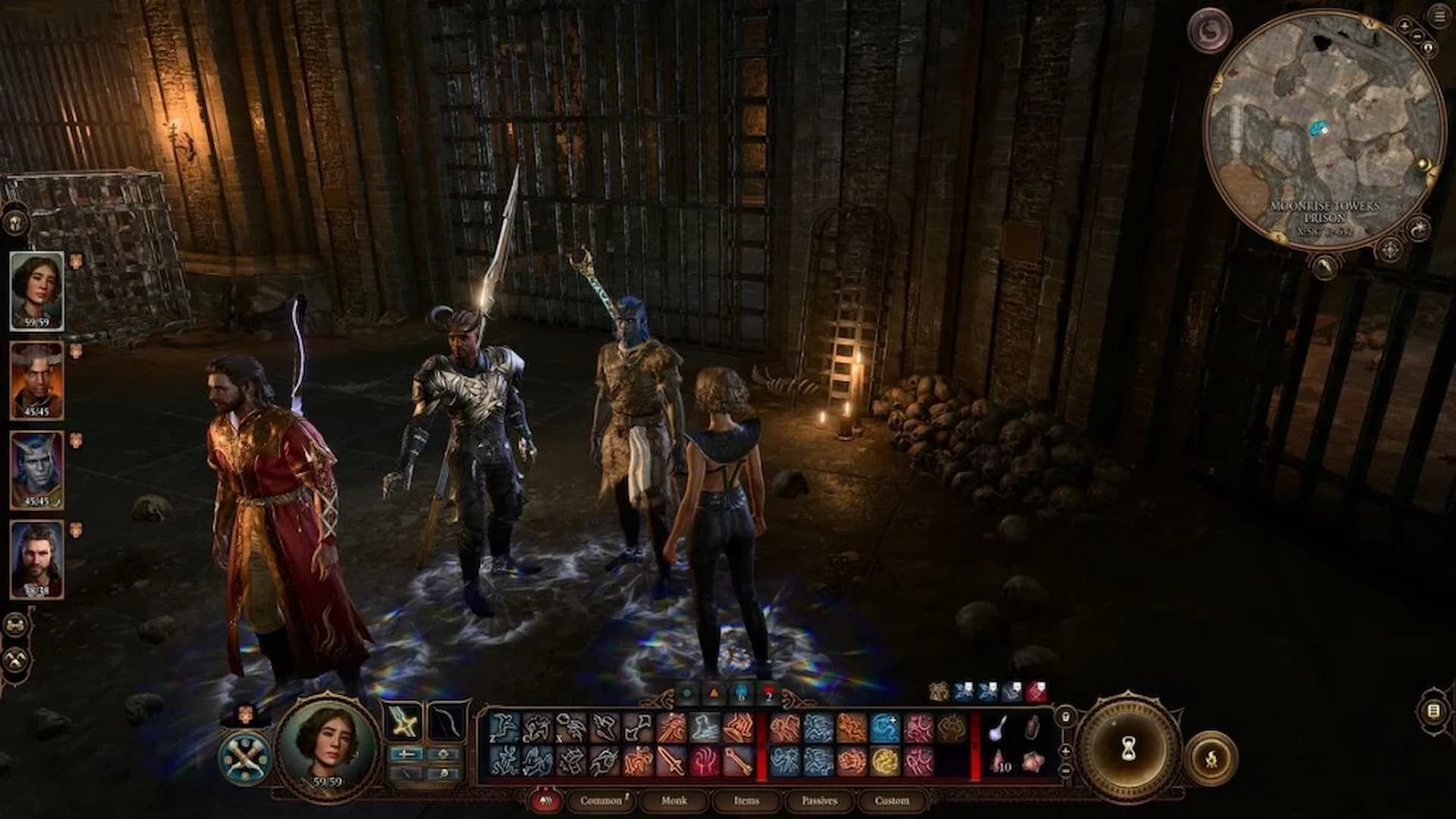The width and height of the screenshot is (1456, 819).
Task: Open the Monk hotbar tab
Action: coord(673,800)
